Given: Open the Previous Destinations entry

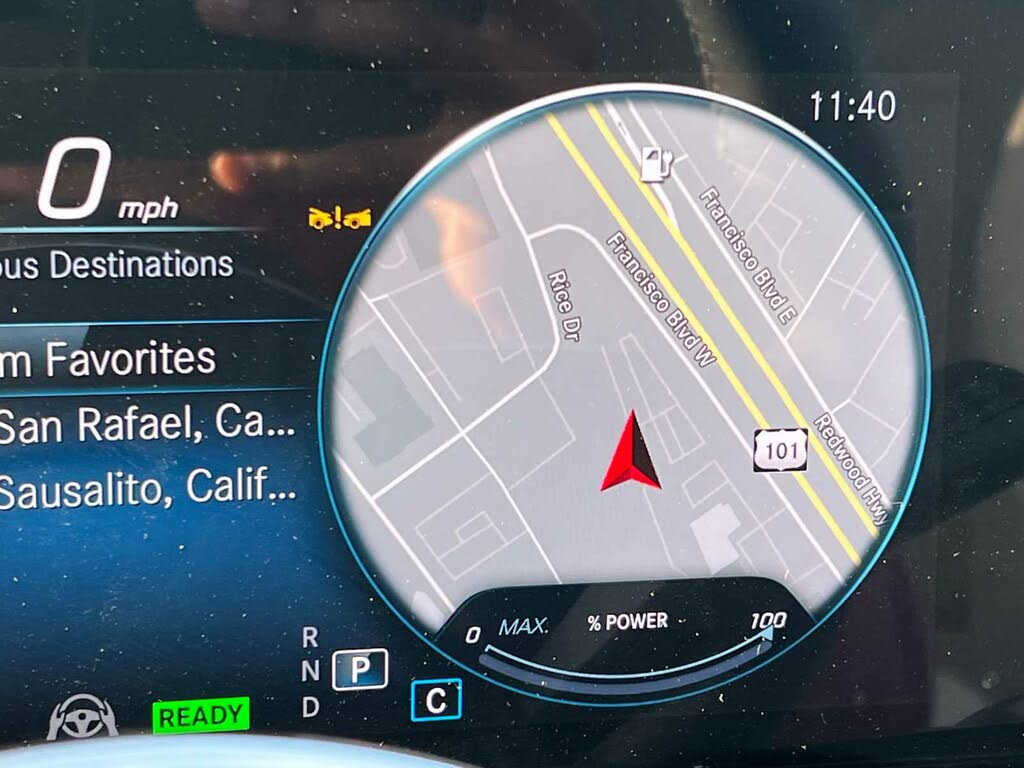Looking at the screenshot, I should click(x=117, y=265).
